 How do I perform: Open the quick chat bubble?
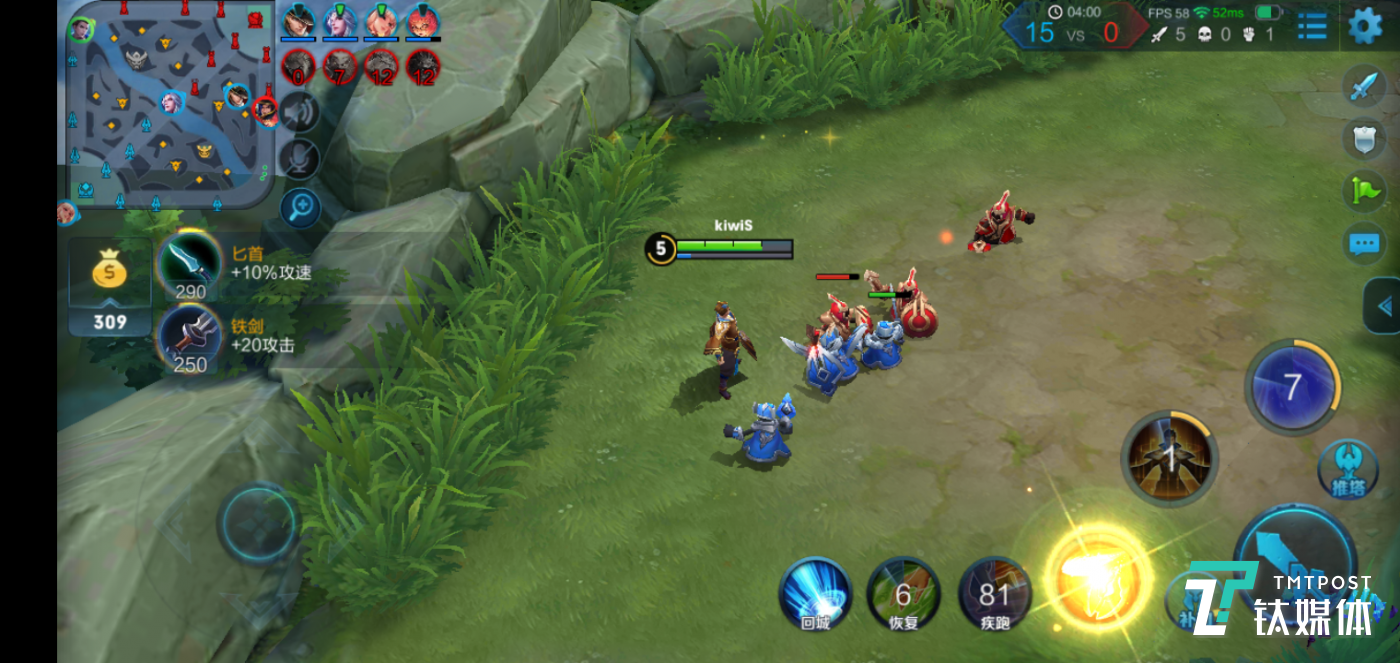(1364, 243)
